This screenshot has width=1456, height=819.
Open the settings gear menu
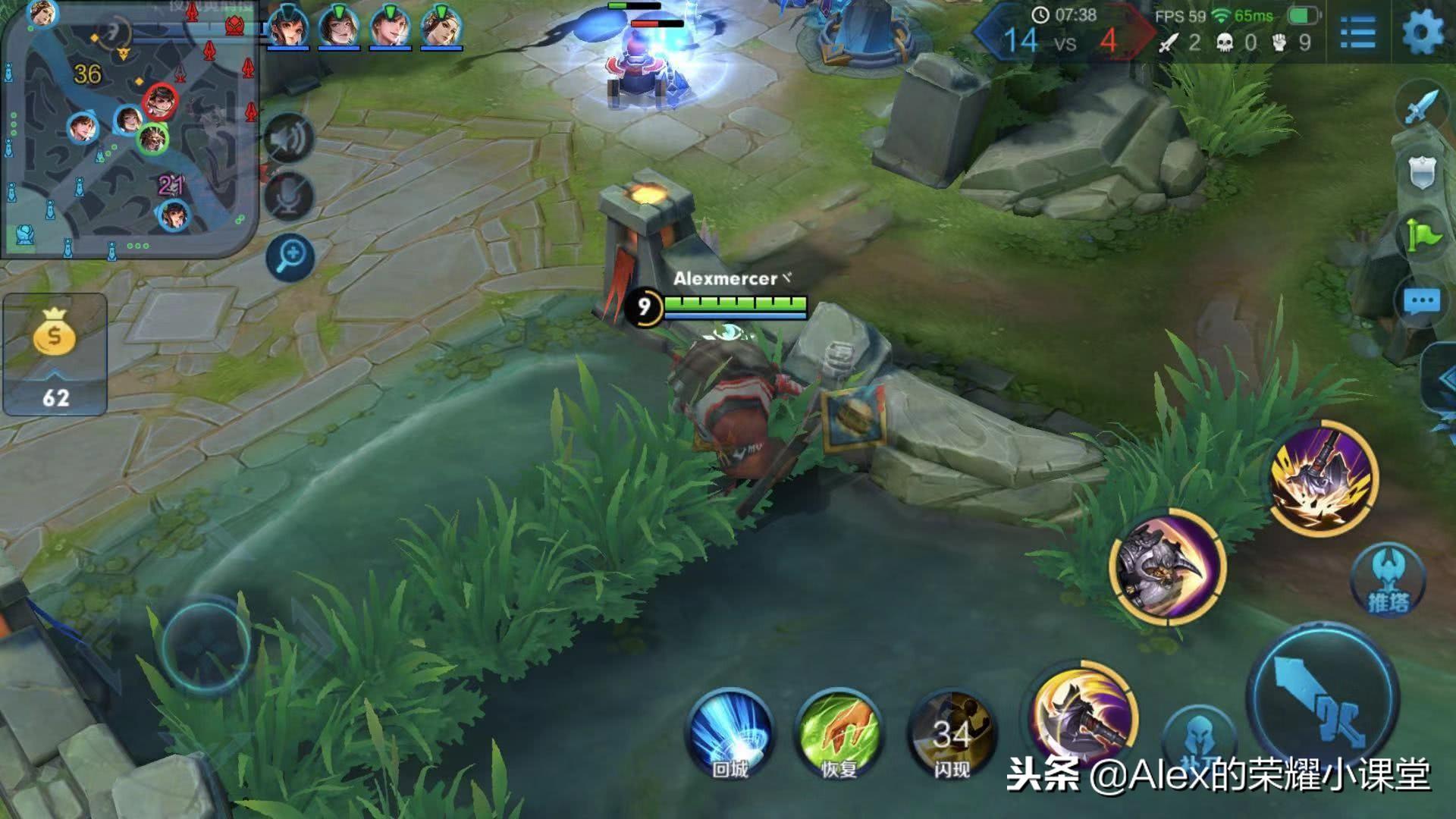1422,33
